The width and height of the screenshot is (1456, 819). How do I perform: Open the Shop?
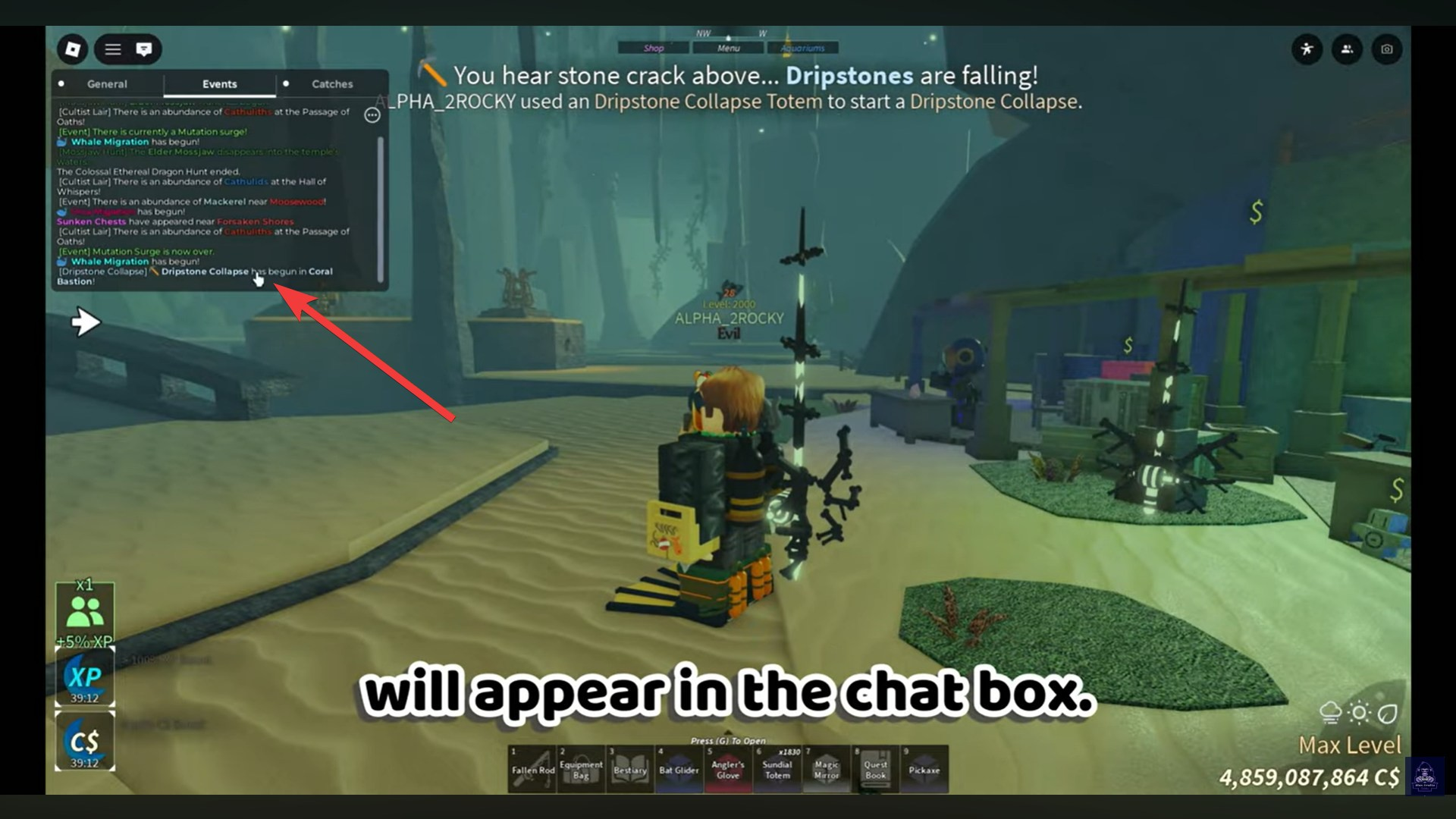(x=653, y=48)
